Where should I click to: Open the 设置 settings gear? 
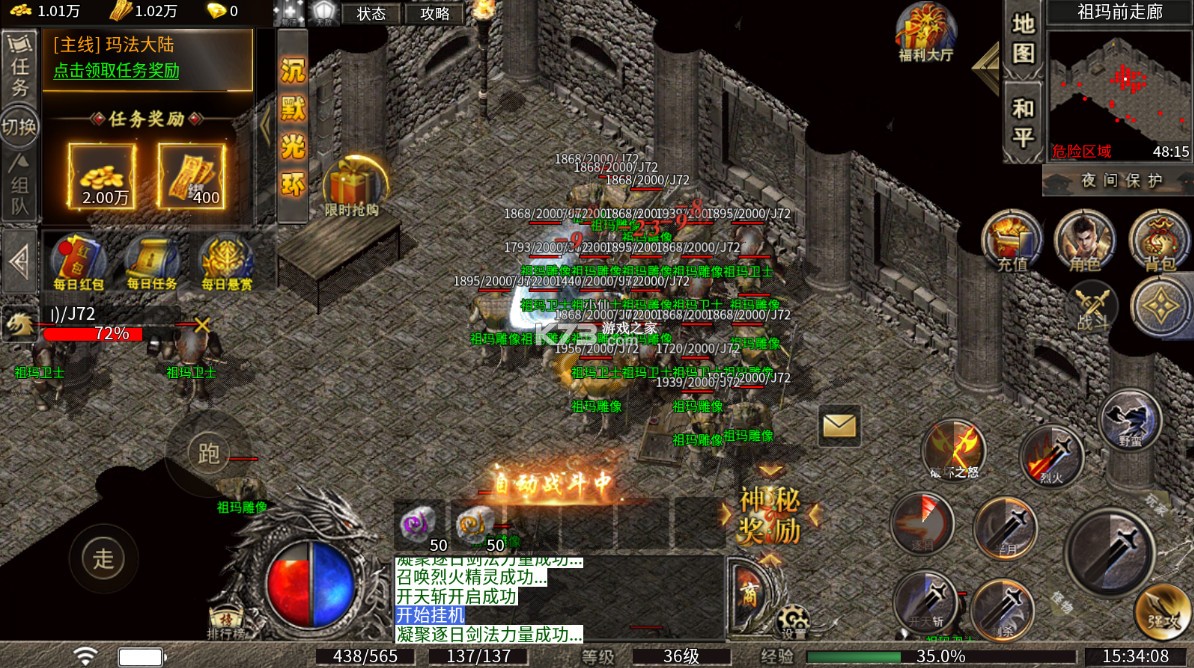click(794, 622)
